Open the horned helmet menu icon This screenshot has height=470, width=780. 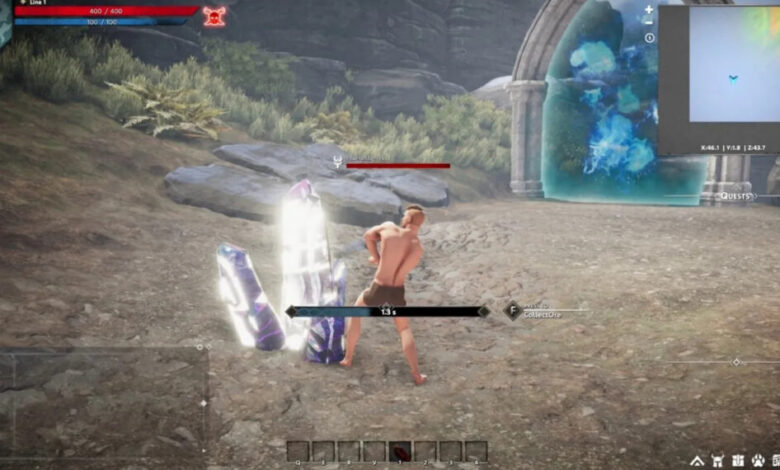(718, 461)
